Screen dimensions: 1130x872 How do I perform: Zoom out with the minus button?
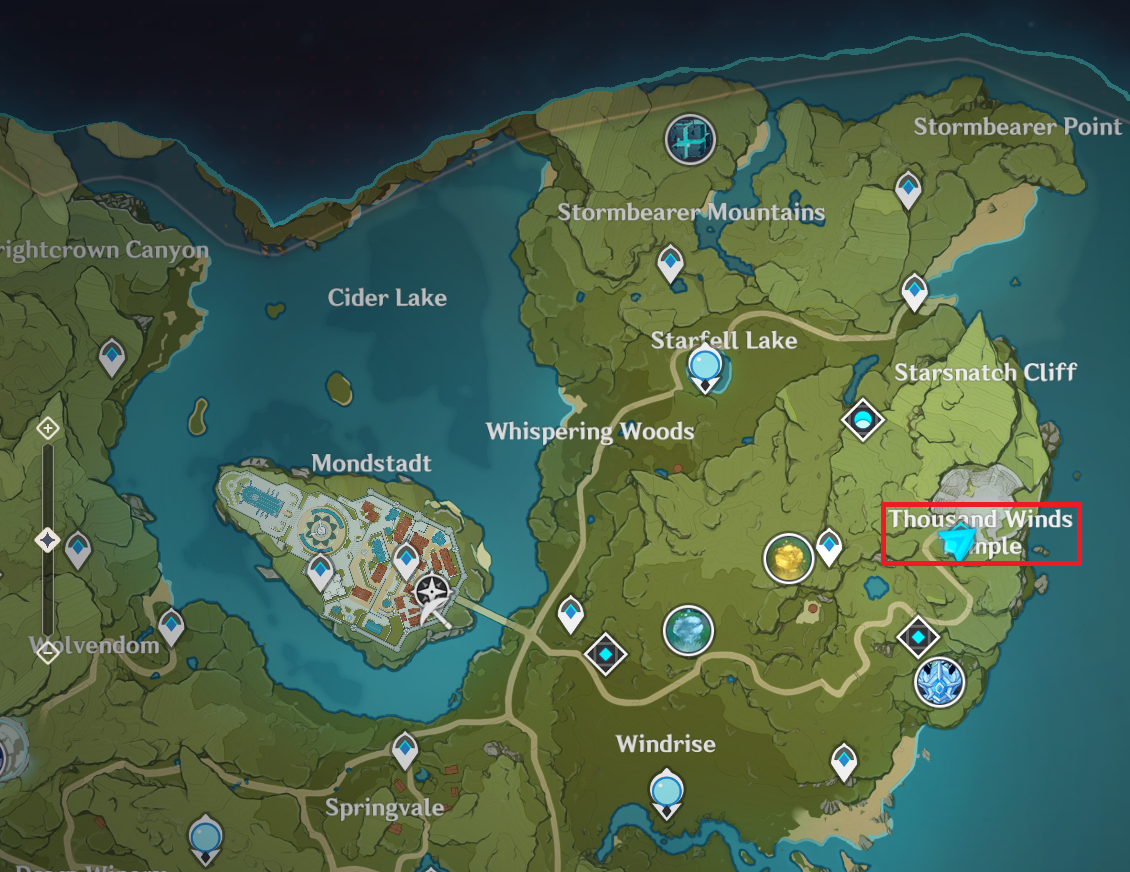47,654
